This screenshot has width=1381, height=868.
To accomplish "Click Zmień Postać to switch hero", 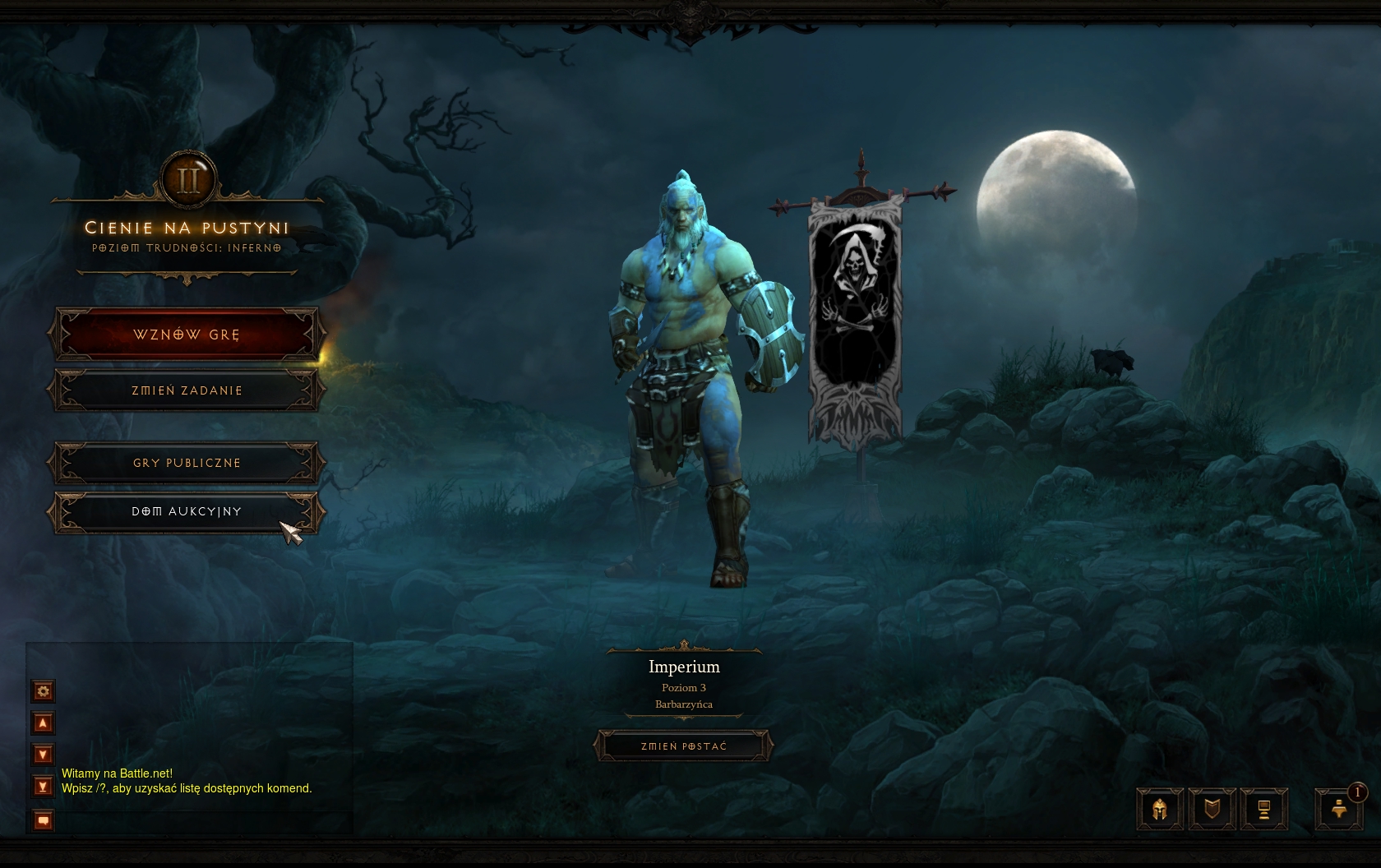I will (x=683, y=746).
